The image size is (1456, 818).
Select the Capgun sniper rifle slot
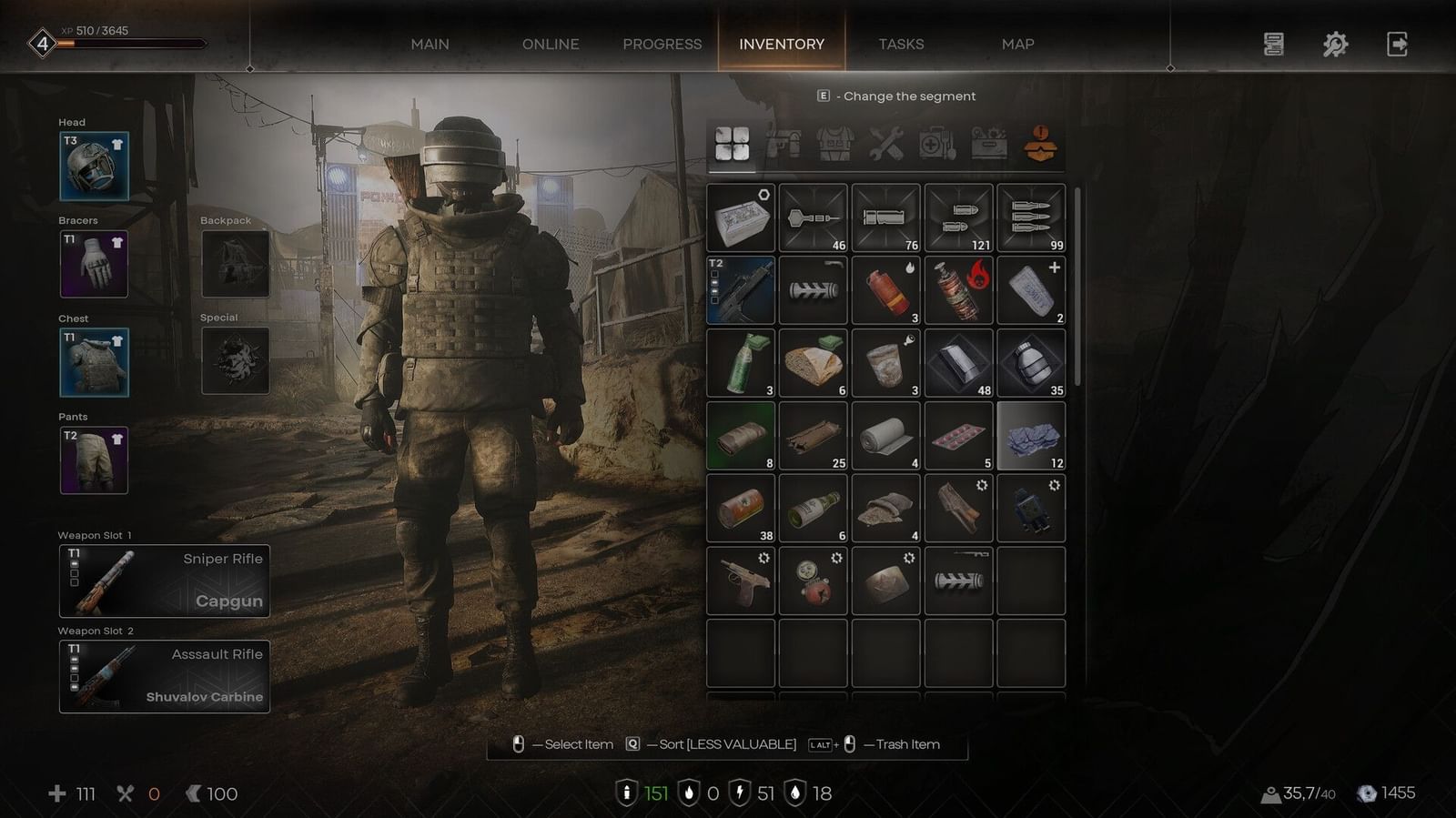tap(164, 581)
